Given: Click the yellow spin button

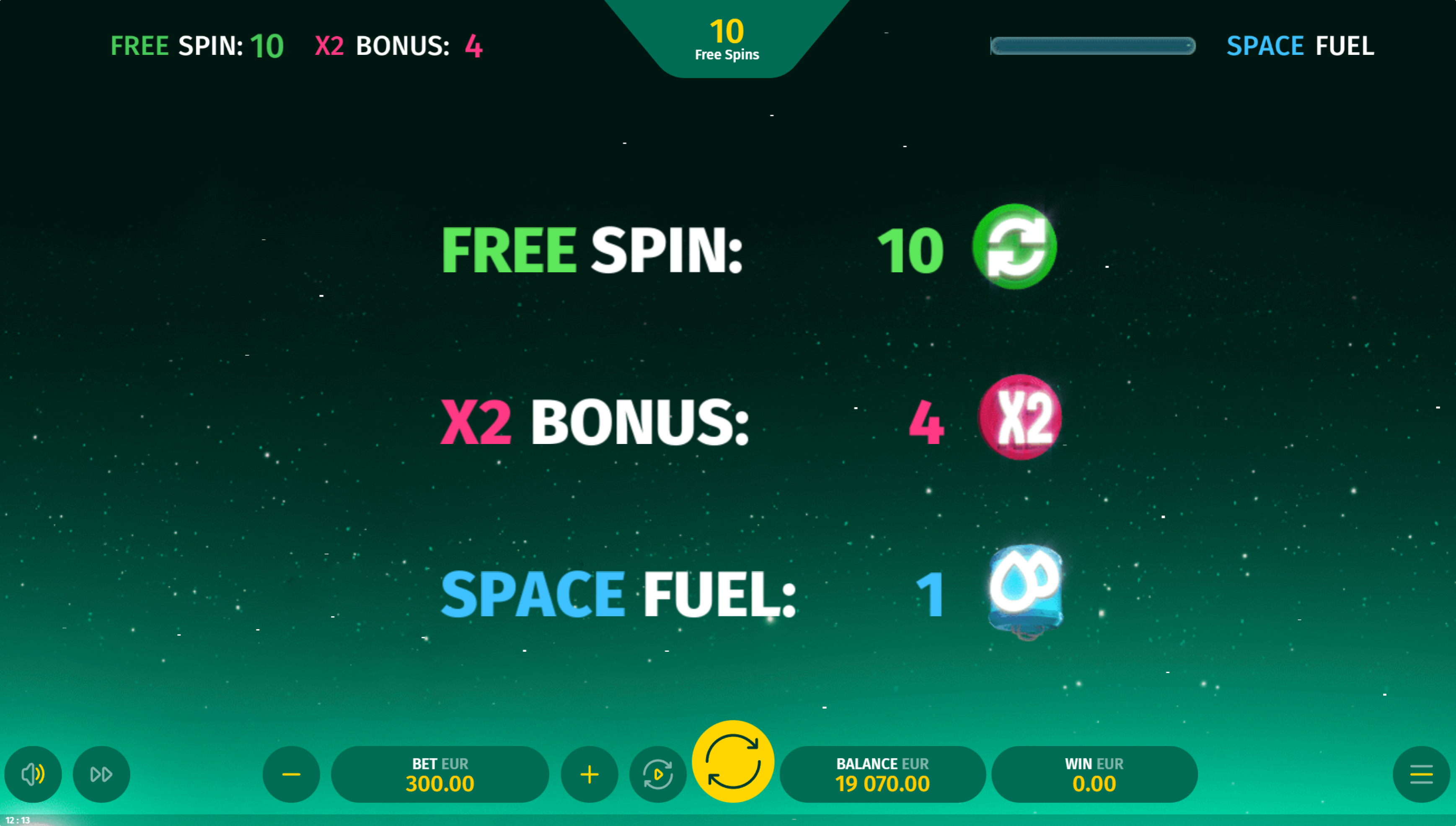Looking at the screenshot, I should pos(732,762).
